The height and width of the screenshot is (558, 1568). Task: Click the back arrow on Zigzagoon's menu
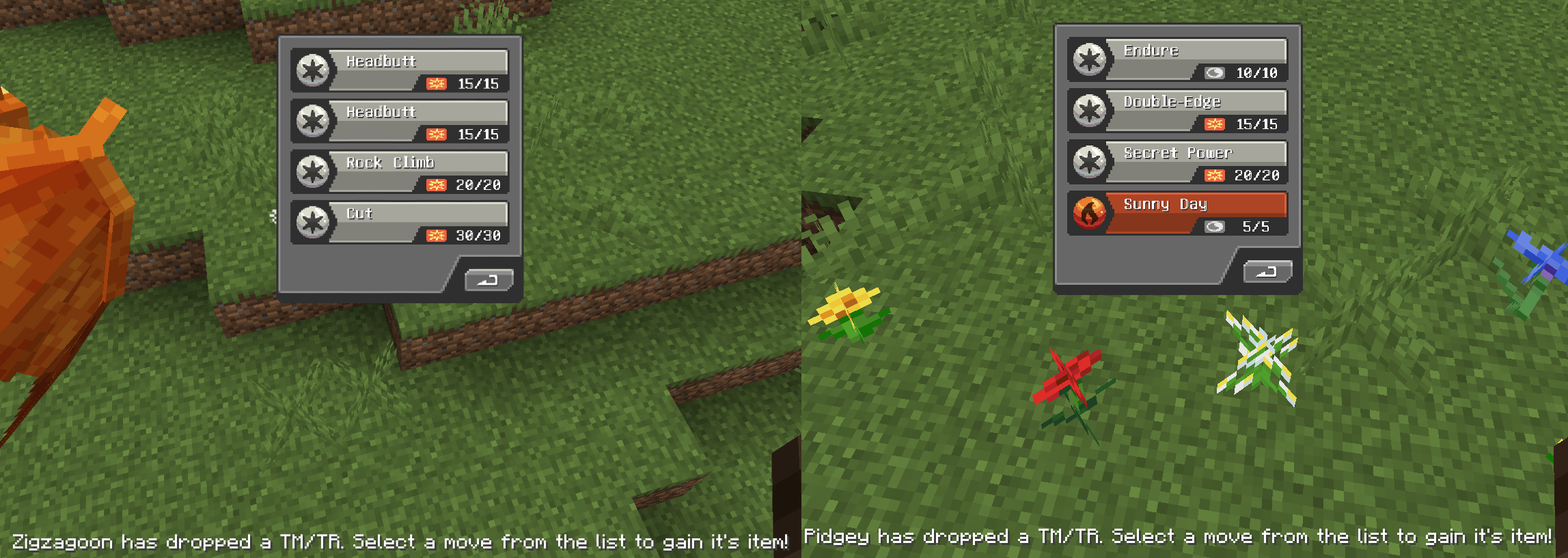(x=490, y=280)
